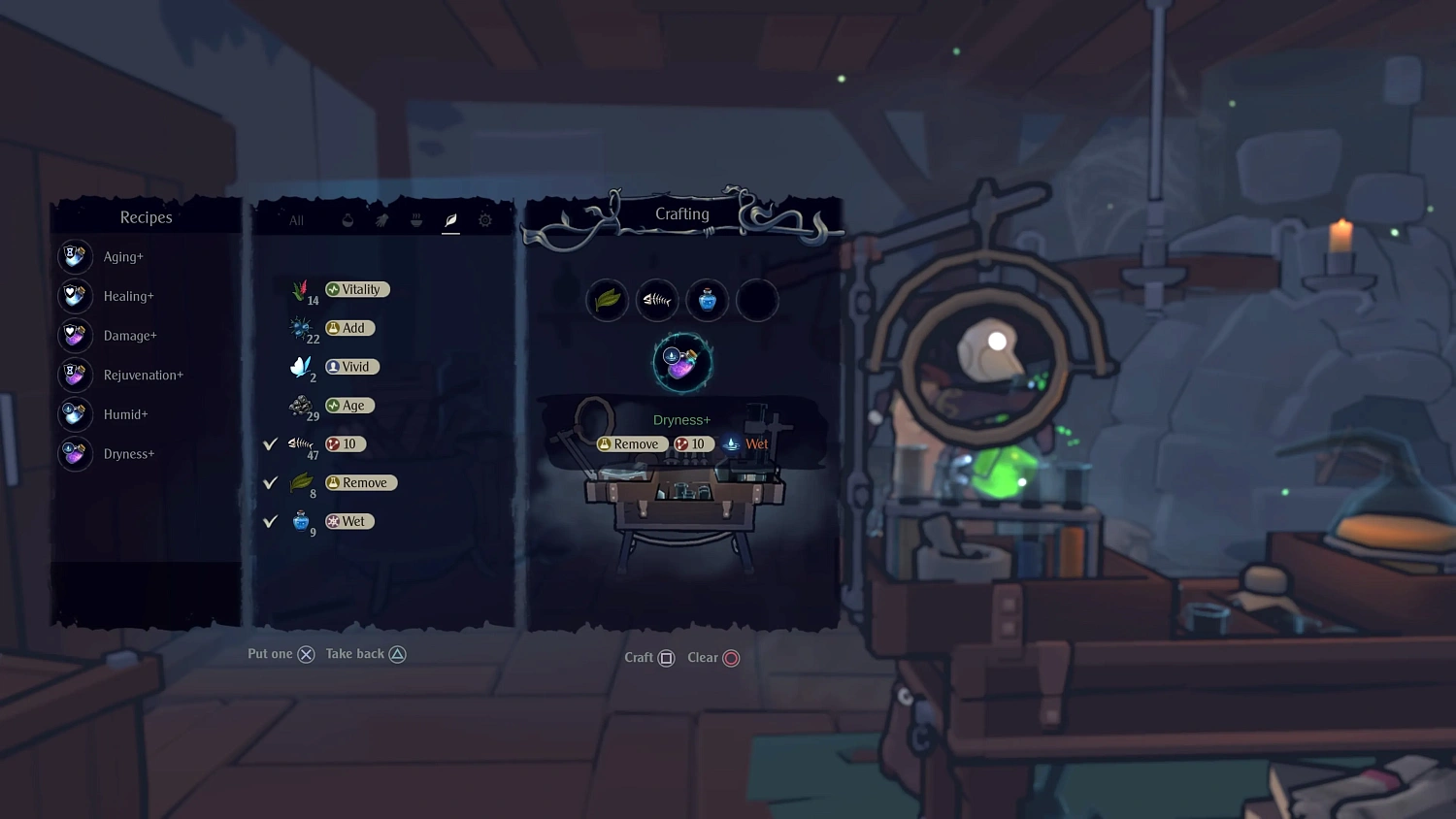This screenshot has height=819, width=1456.
Task: Open the Rejuvenation+ recipe
Action: click(x=143, y=376)
